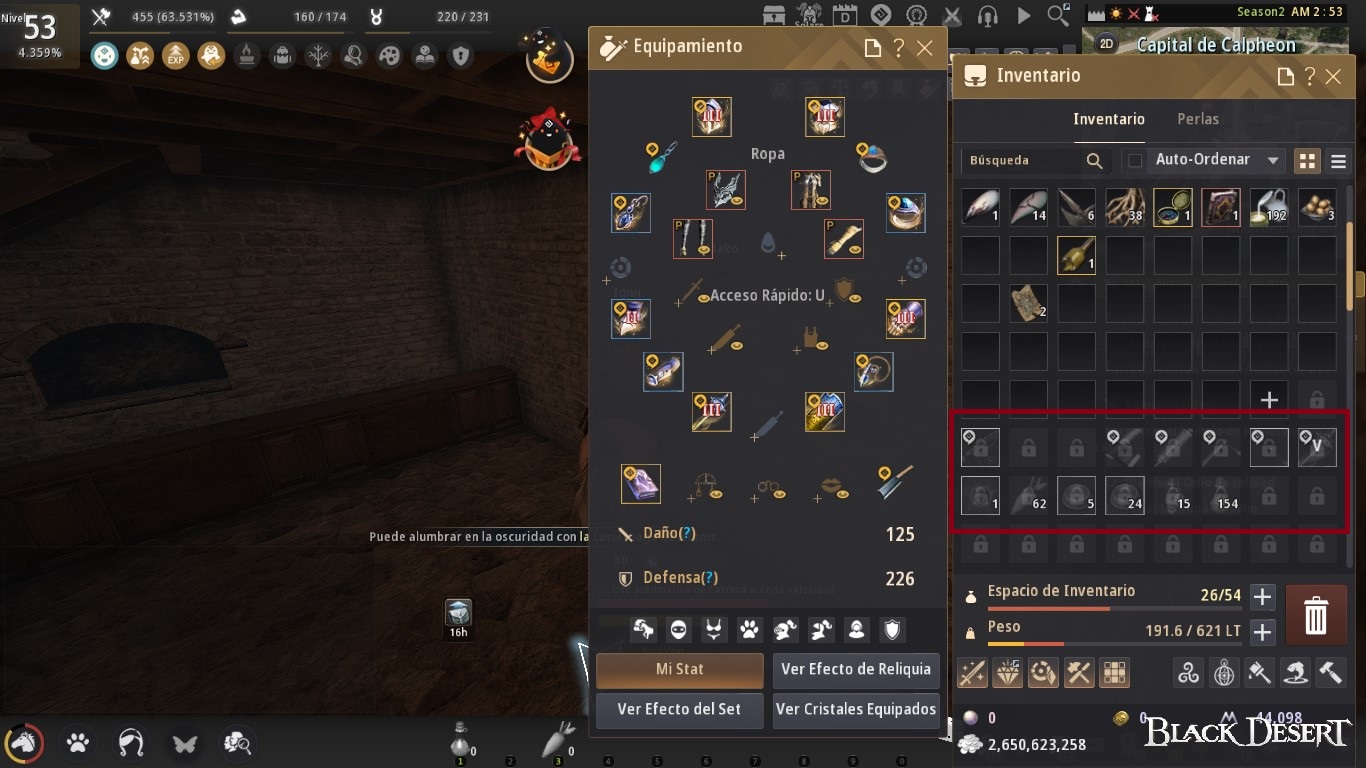
Task: Select the weapon enhancement sword icon
Action: coord(971,673)
